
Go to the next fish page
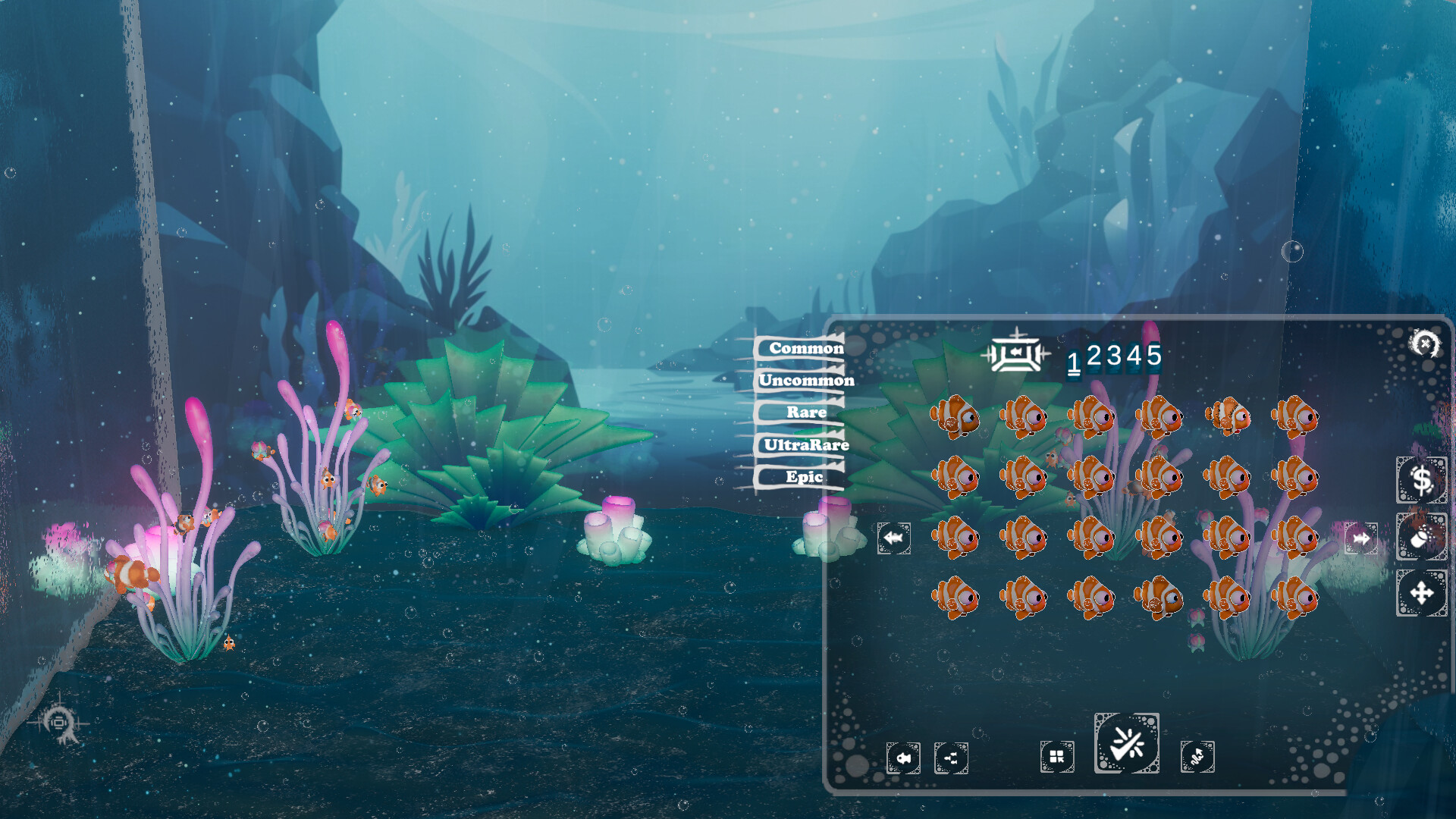point(1361,538)
